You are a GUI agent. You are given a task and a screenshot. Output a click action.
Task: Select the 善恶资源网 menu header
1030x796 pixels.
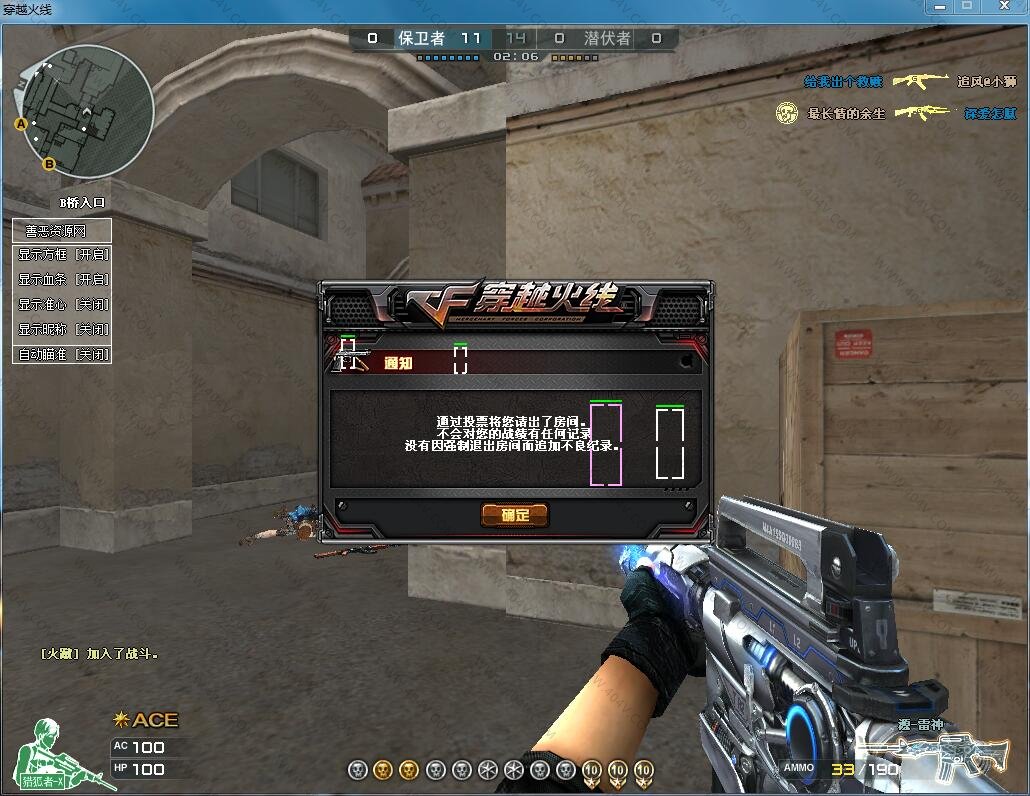[x=62, y=231]
